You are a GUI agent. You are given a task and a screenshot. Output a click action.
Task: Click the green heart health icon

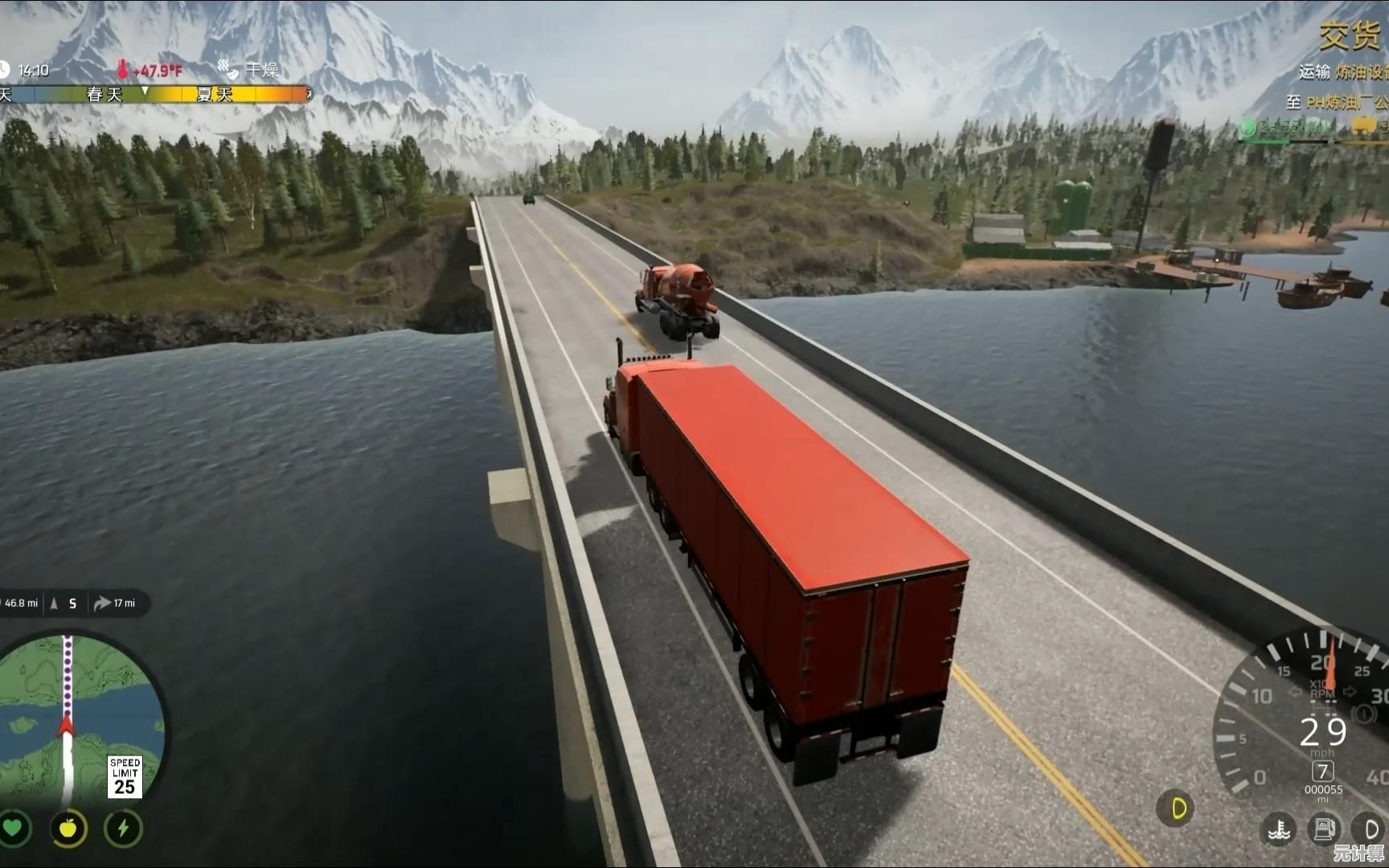[x=14, y=828]
